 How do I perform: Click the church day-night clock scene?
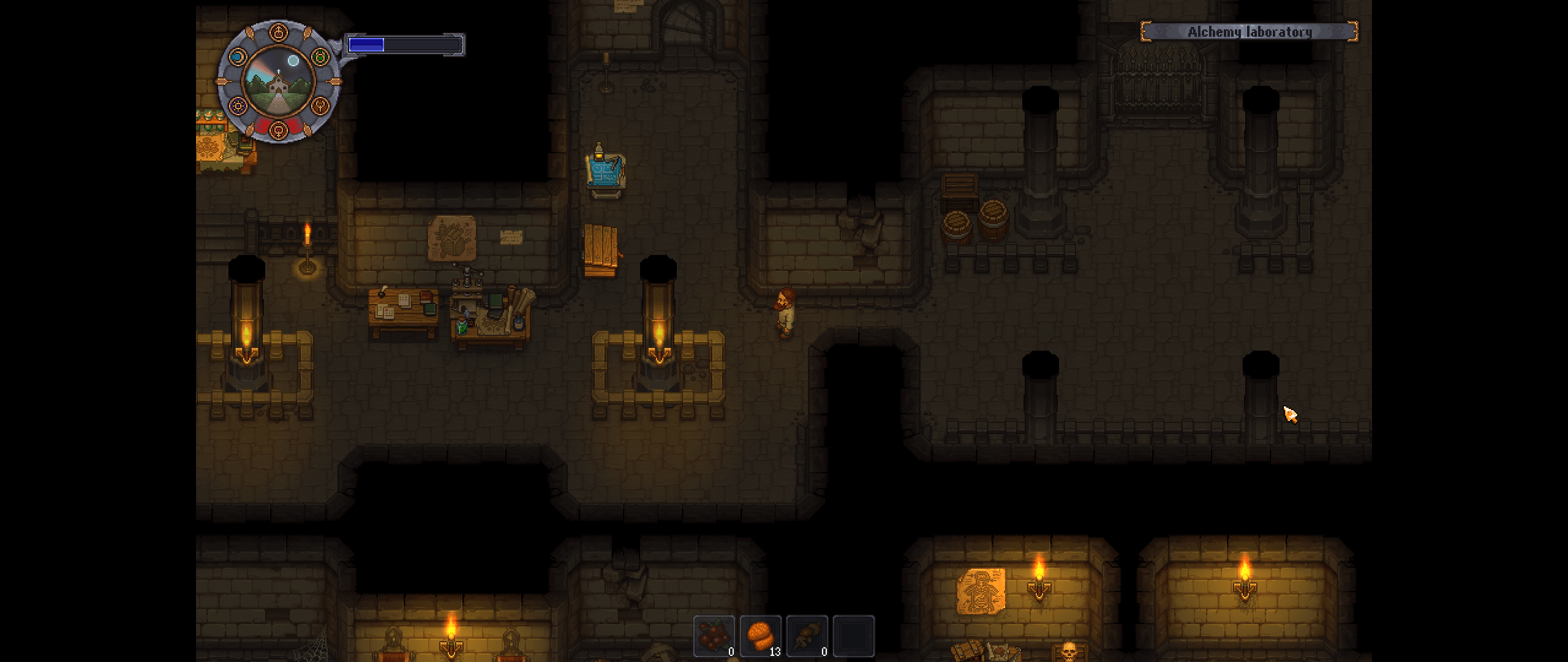[x=279, y=83]
